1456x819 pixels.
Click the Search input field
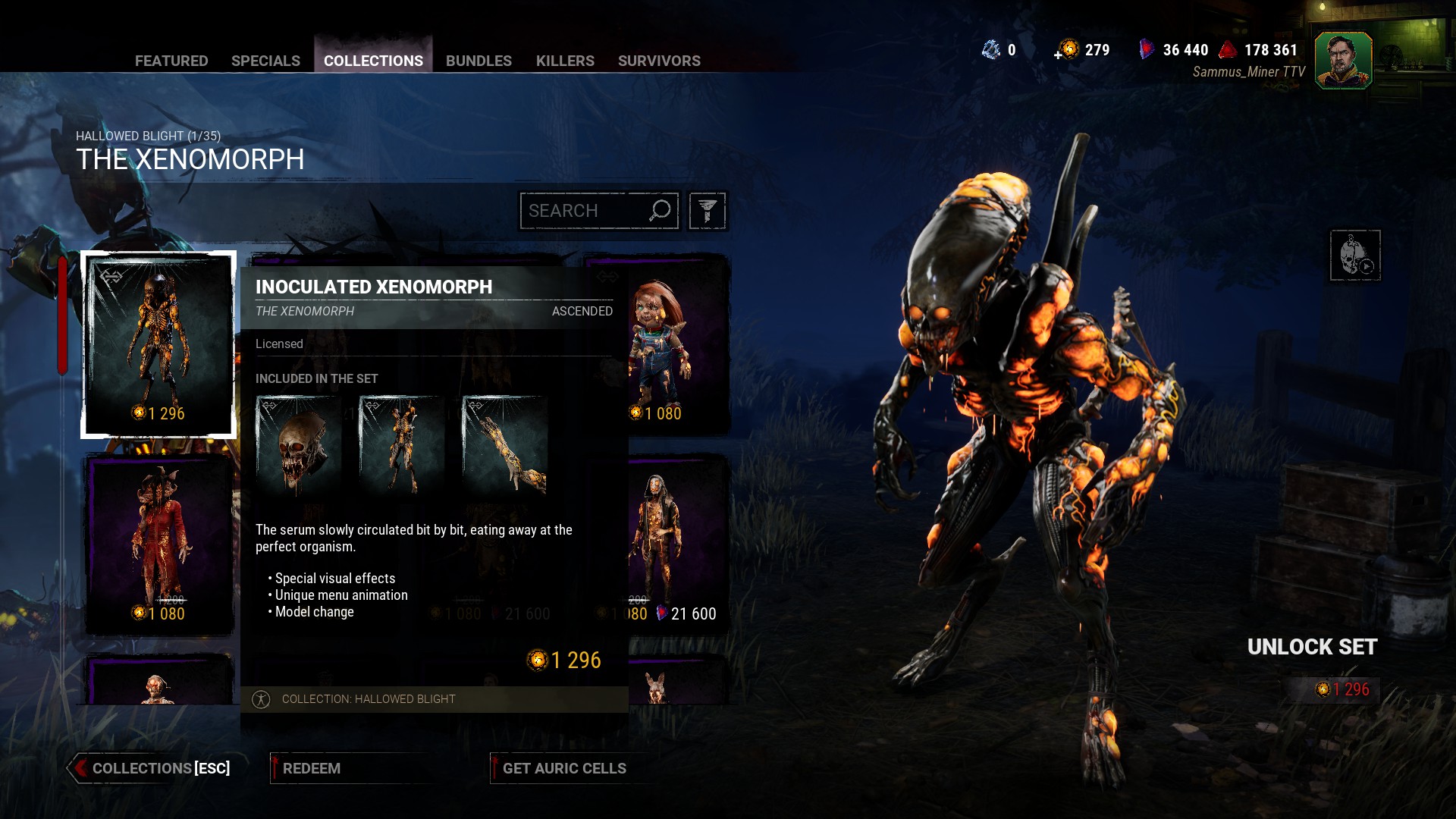coord(584,211)
